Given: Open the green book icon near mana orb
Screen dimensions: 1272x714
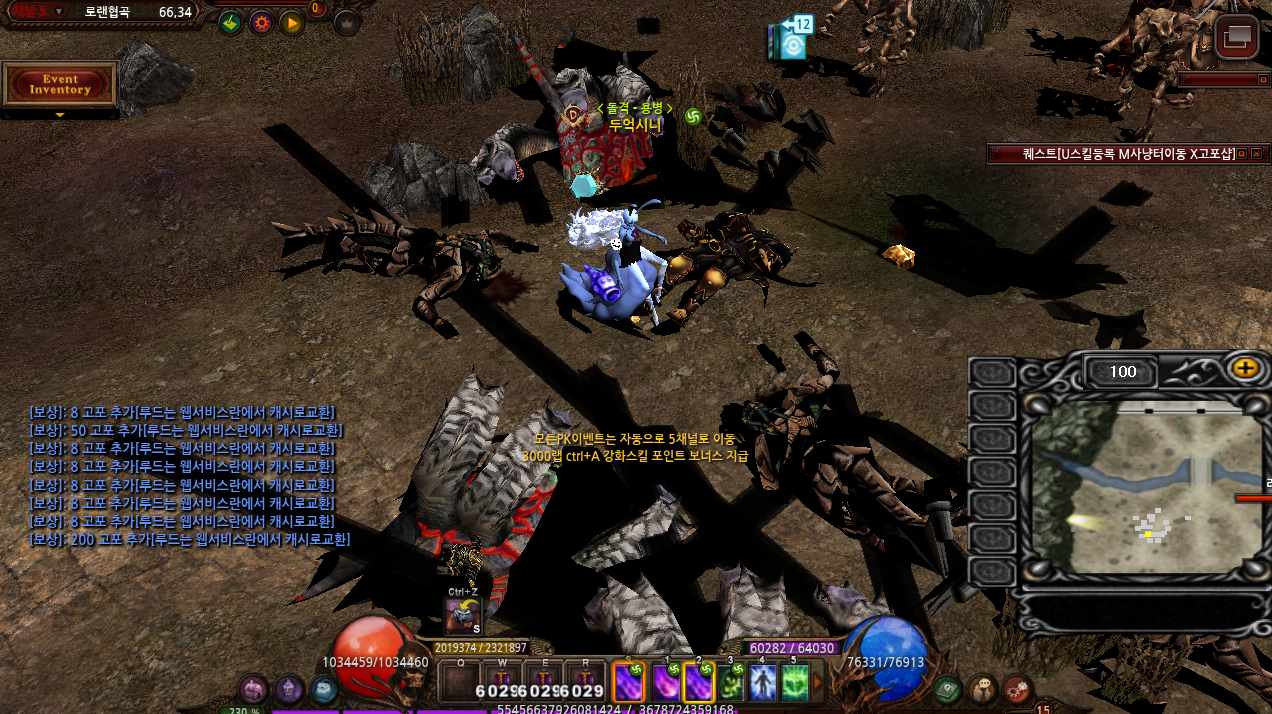Looking at the screenshot, I should [947, 688].
